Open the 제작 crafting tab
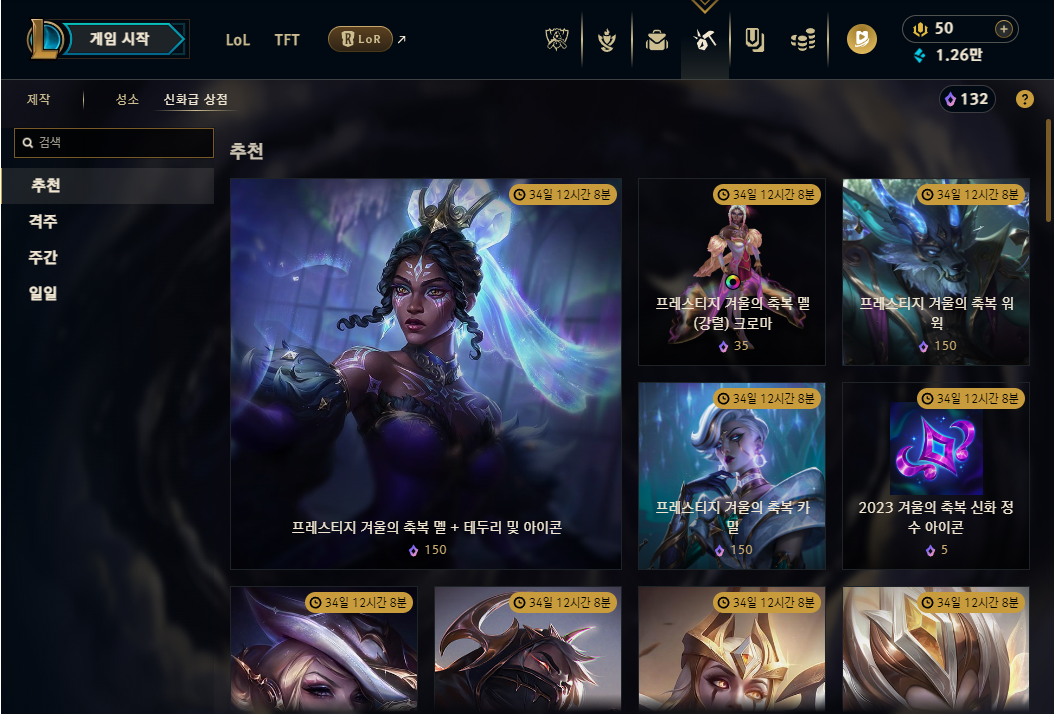Image resolution: width=1054 pixels, height=714 pixels. (x=39, y=100)
